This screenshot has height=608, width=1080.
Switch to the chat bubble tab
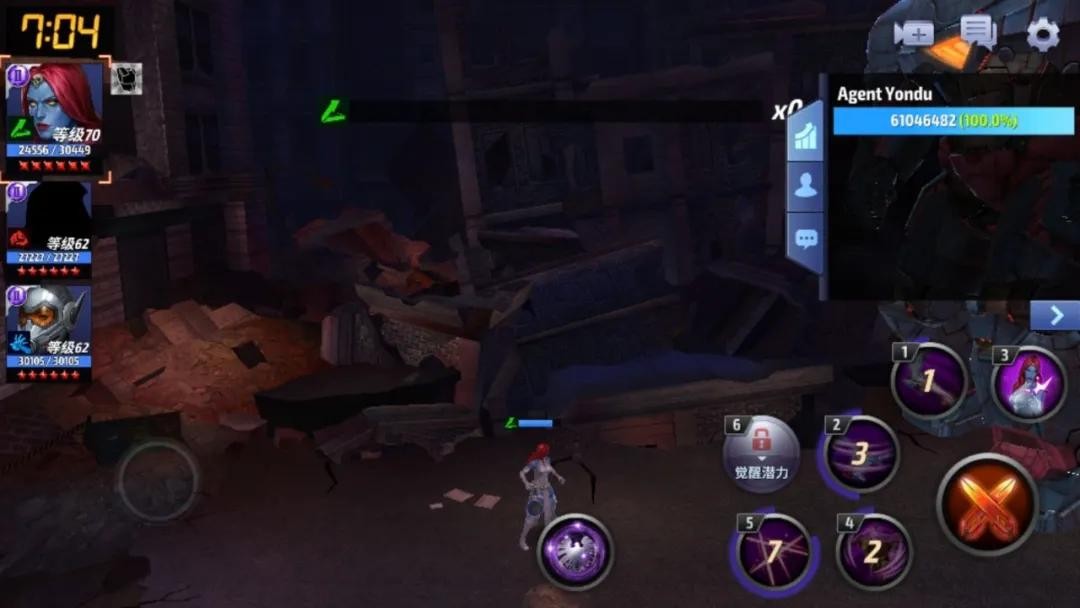(806, 240)
